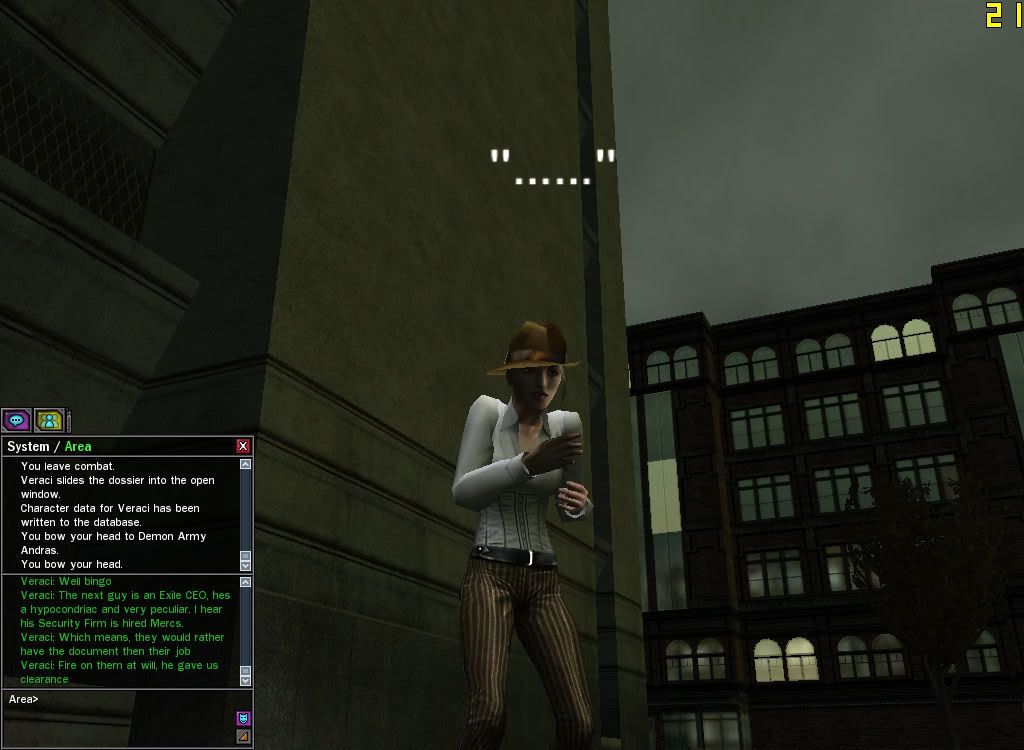Open the purple emote mask icon
Screen dimensions: 1024x750
pyautogui.click(x=243, y=718)
